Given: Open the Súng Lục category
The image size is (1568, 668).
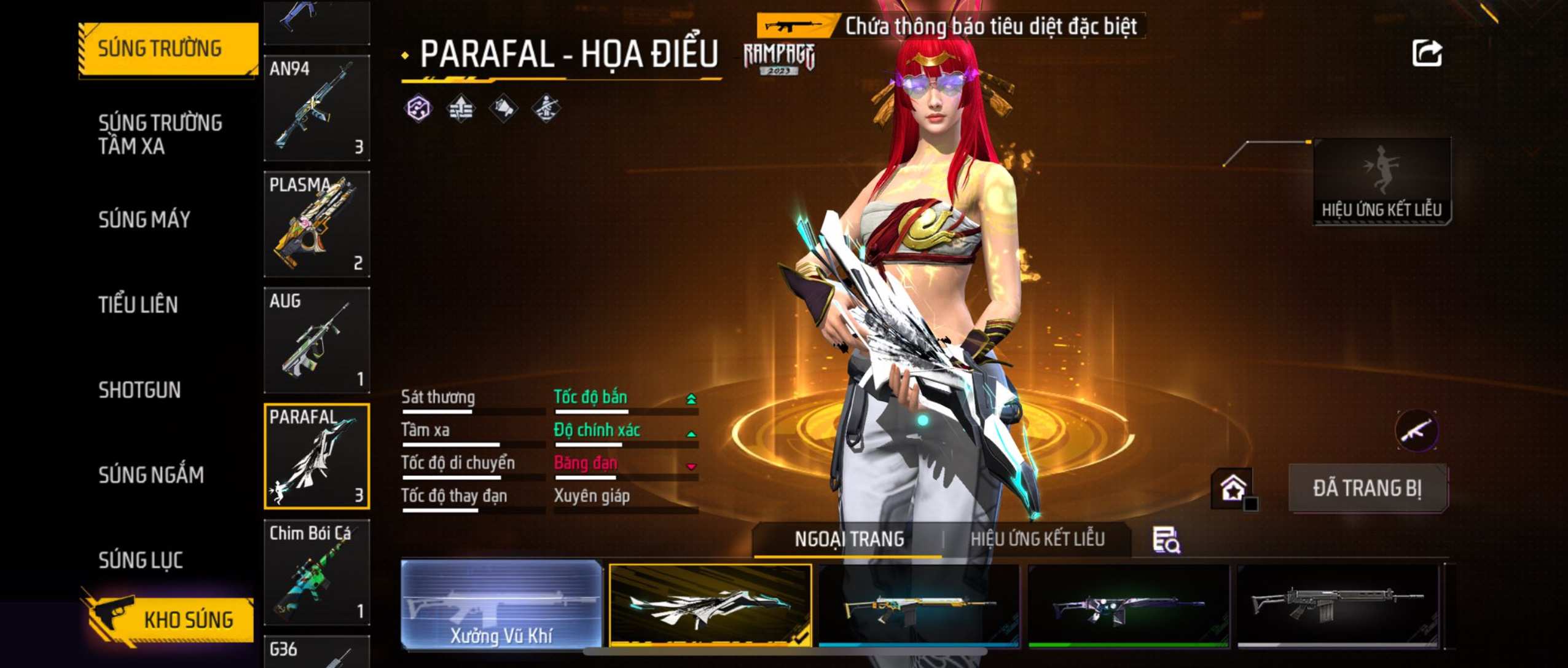Looking at the screenshot, I should point(141,560).
